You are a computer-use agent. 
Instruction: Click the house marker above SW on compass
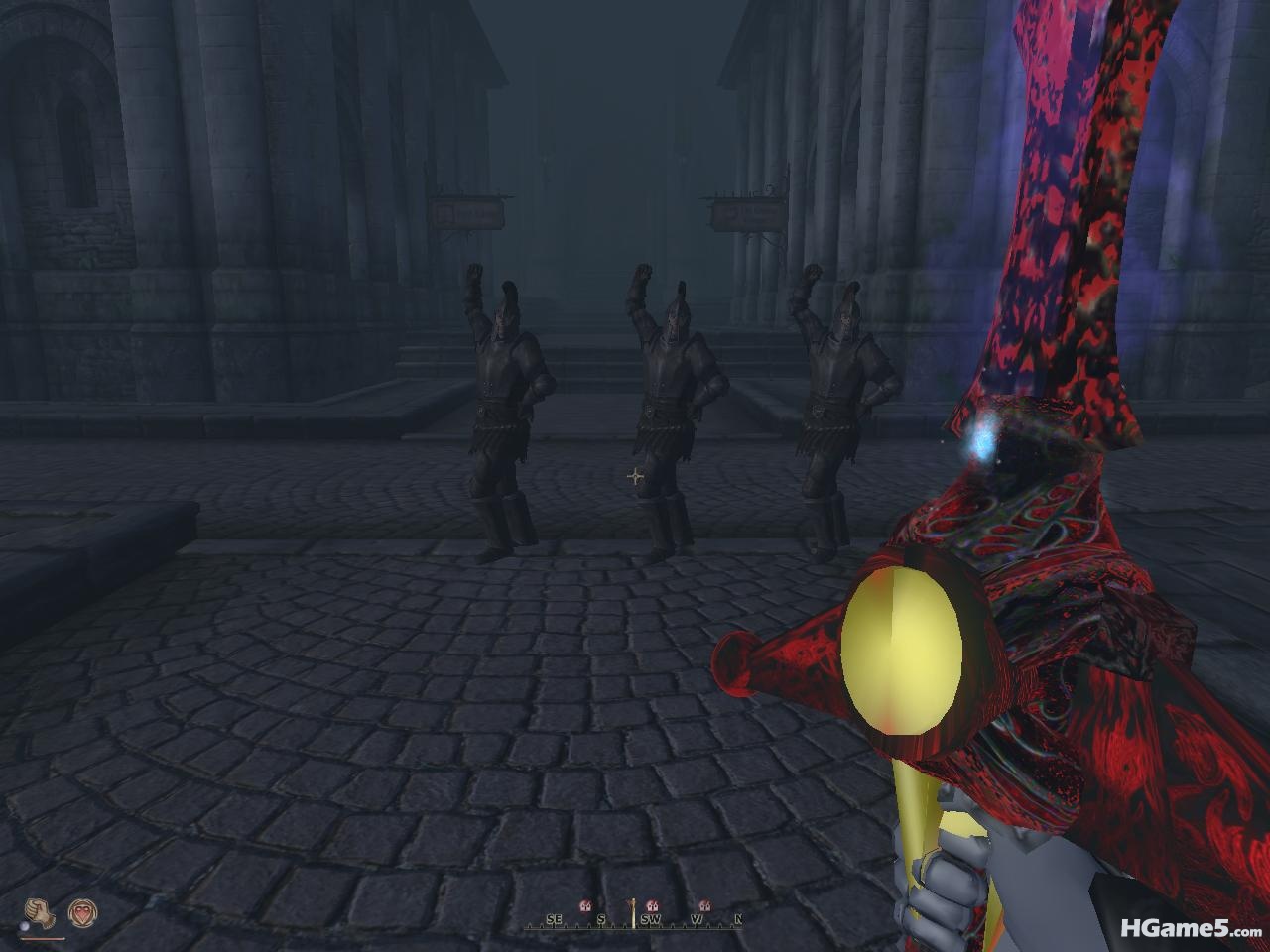click(652, 905)
